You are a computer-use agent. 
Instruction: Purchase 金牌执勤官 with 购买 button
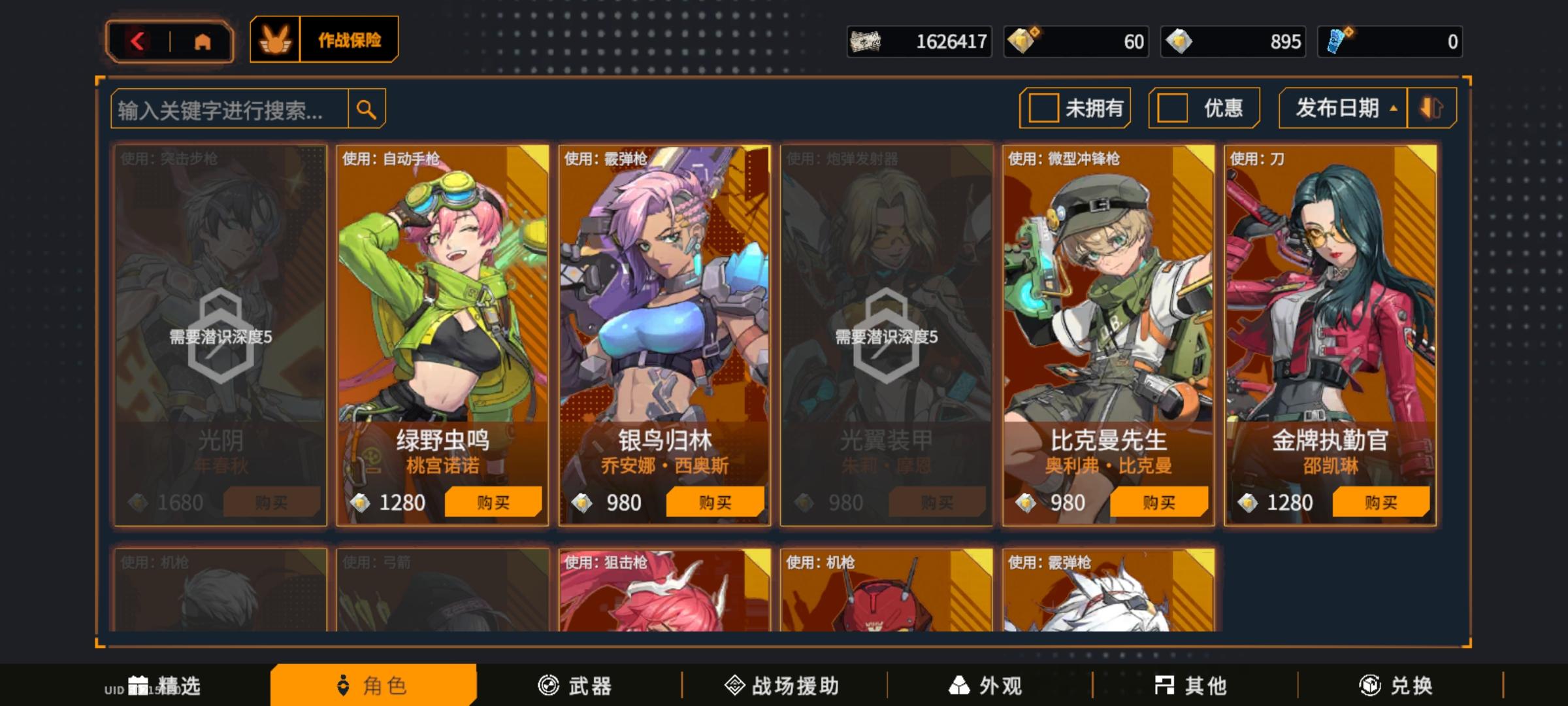[x=1380, y=502]
